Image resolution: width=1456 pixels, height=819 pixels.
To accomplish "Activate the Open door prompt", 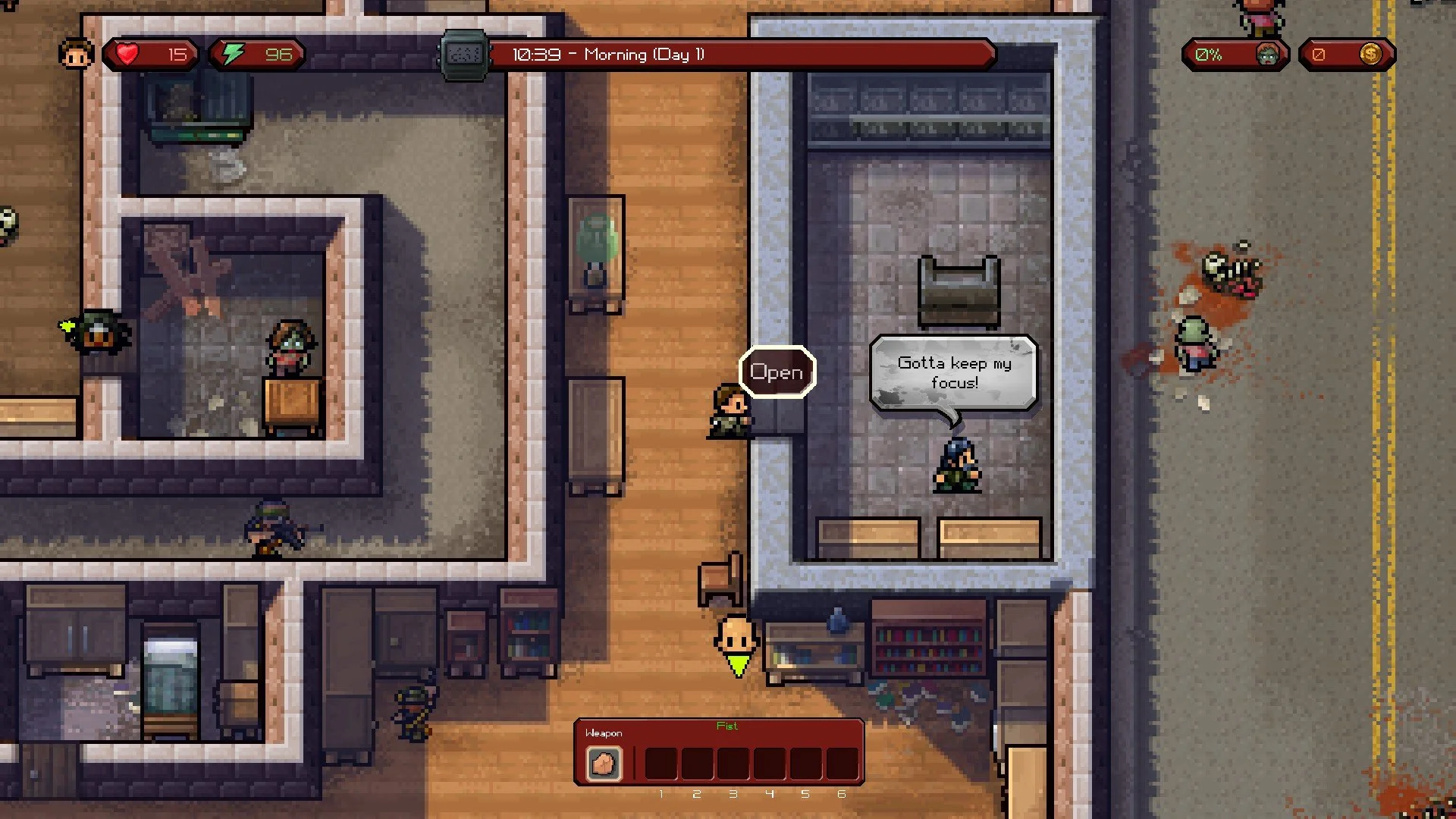I will 777,372.
